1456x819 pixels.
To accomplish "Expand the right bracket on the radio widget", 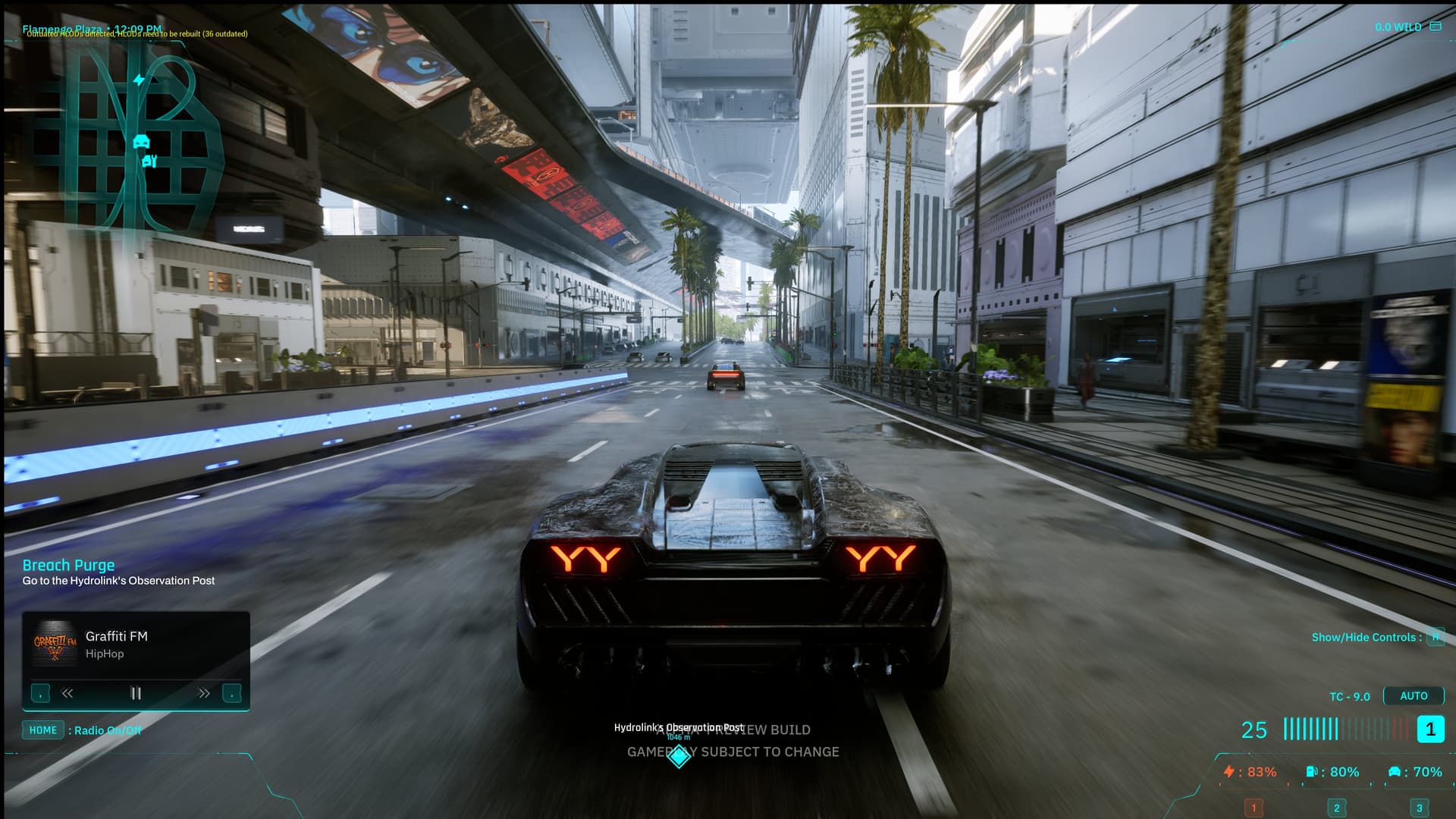I will coord(231,692).
